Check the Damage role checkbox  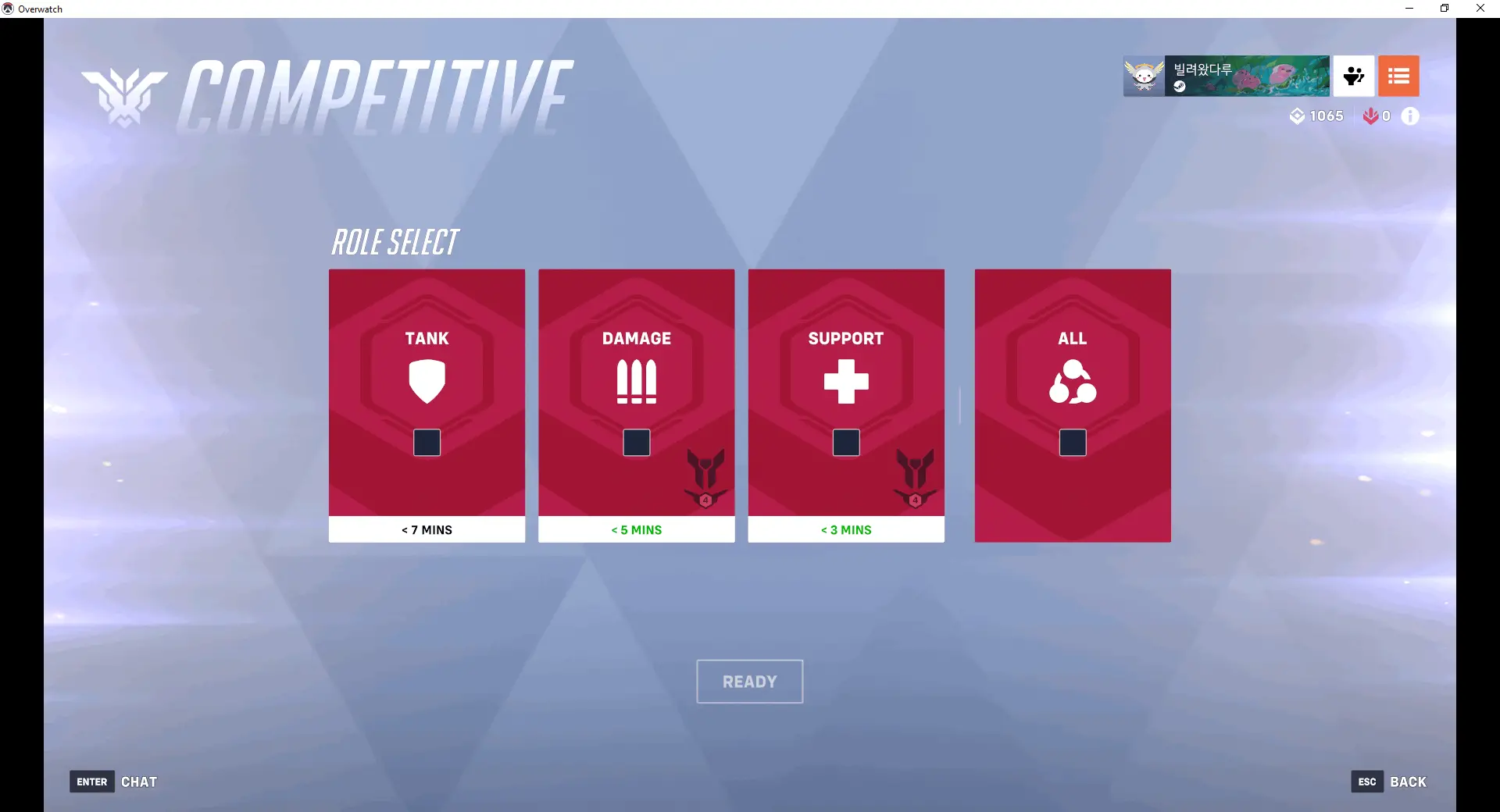coord(637,443)
